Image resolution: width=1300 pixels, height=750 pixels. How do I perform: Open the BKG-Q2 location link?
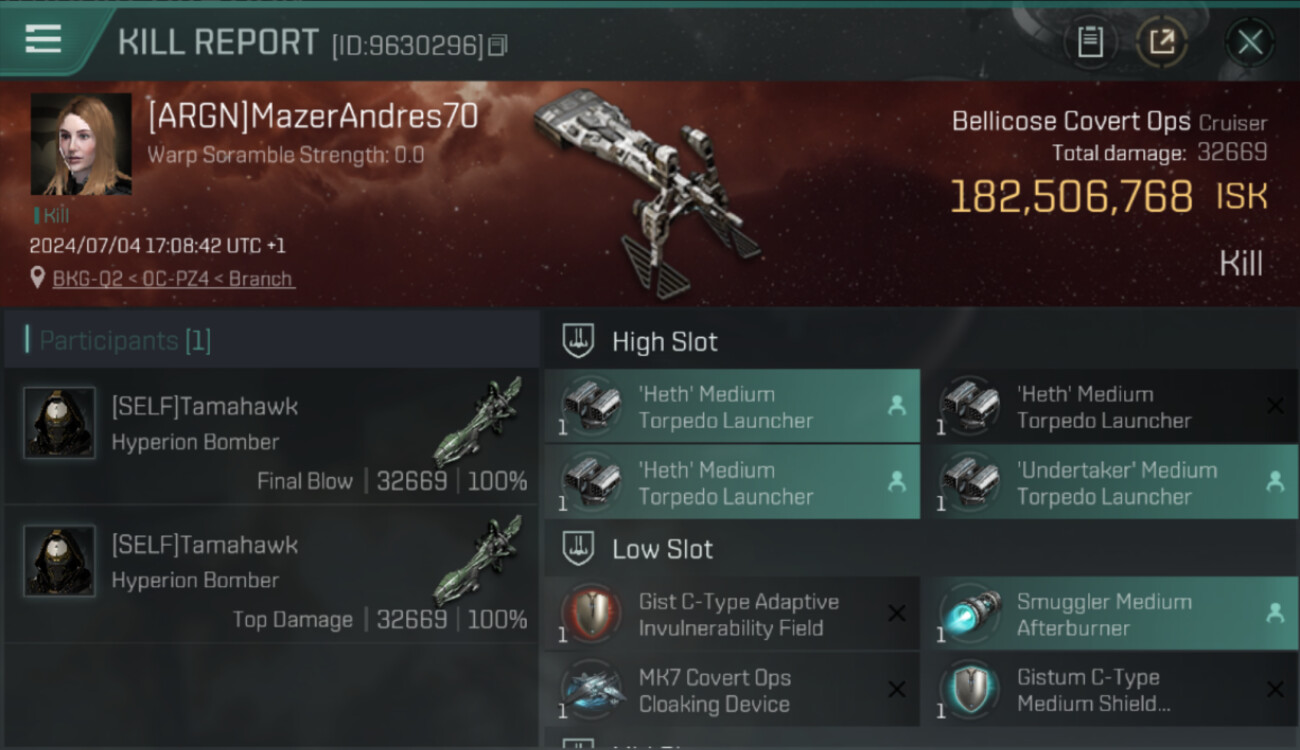tap(173, 279)
